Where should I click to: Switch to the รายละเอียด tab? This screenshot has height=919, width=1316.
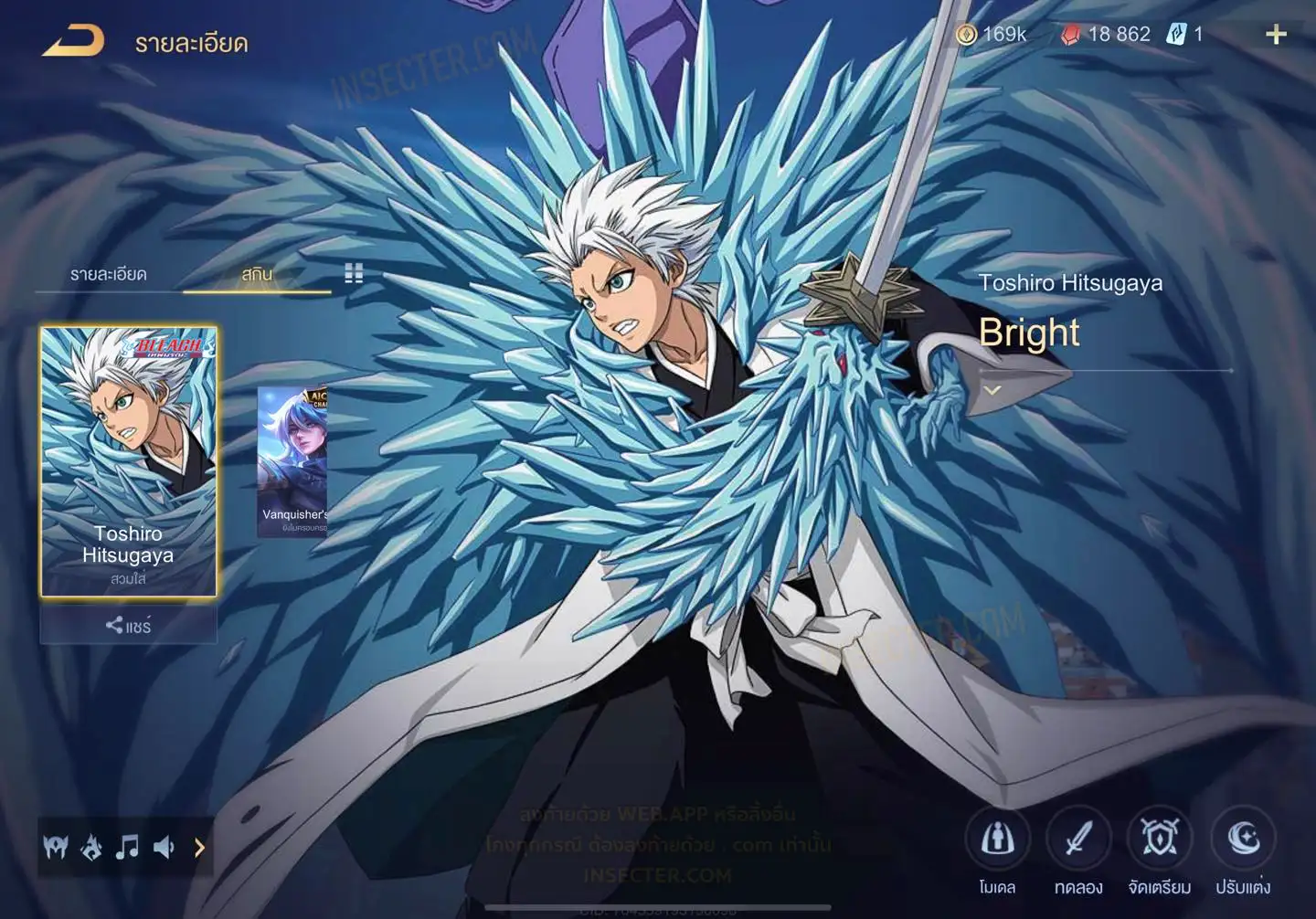pyautogui.click(x=109, y=274)
